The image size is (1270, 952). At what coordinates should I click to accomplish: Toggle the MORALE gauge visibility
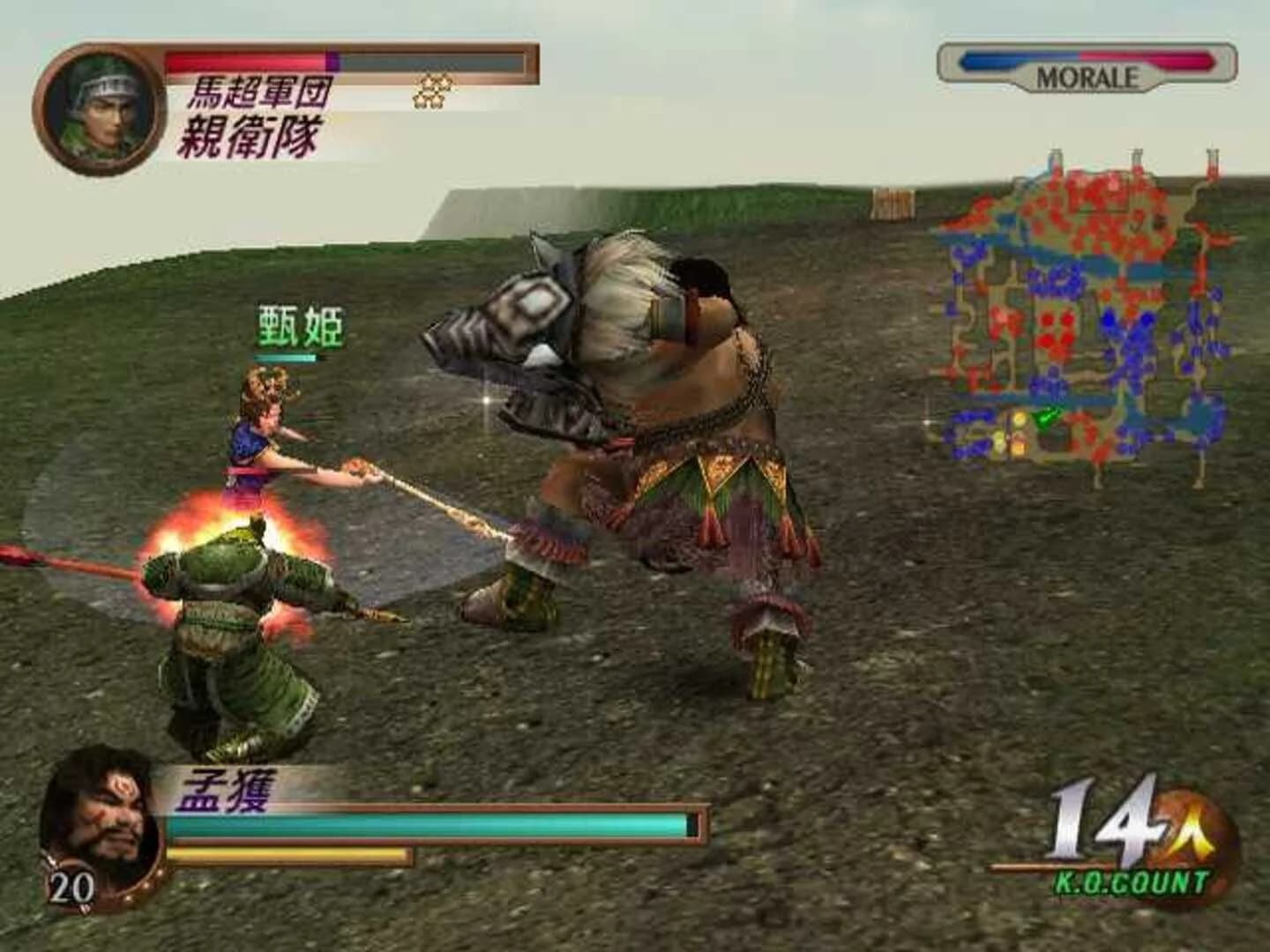1085,60
